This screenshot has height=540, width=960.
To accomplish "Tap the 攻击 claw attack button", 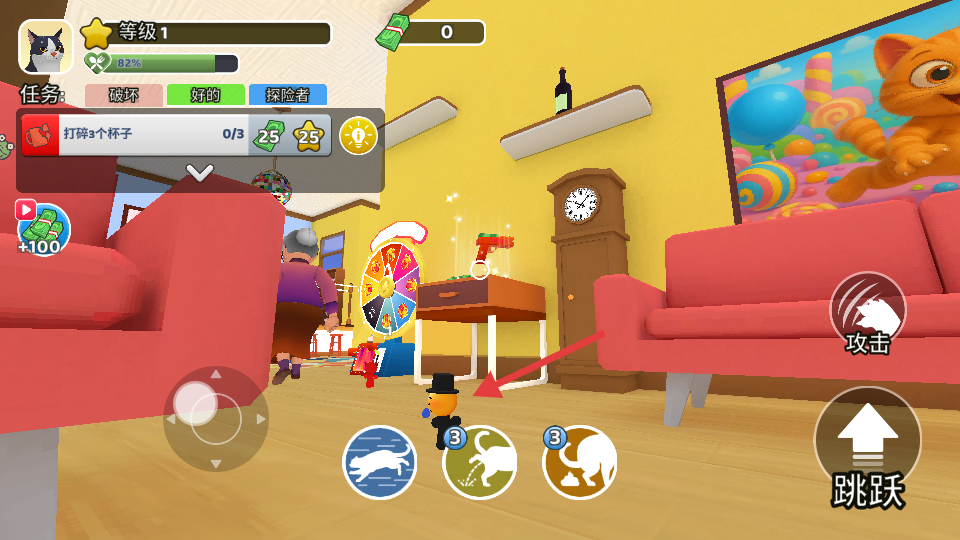I will pyautogui.click(x=867, y=312).
